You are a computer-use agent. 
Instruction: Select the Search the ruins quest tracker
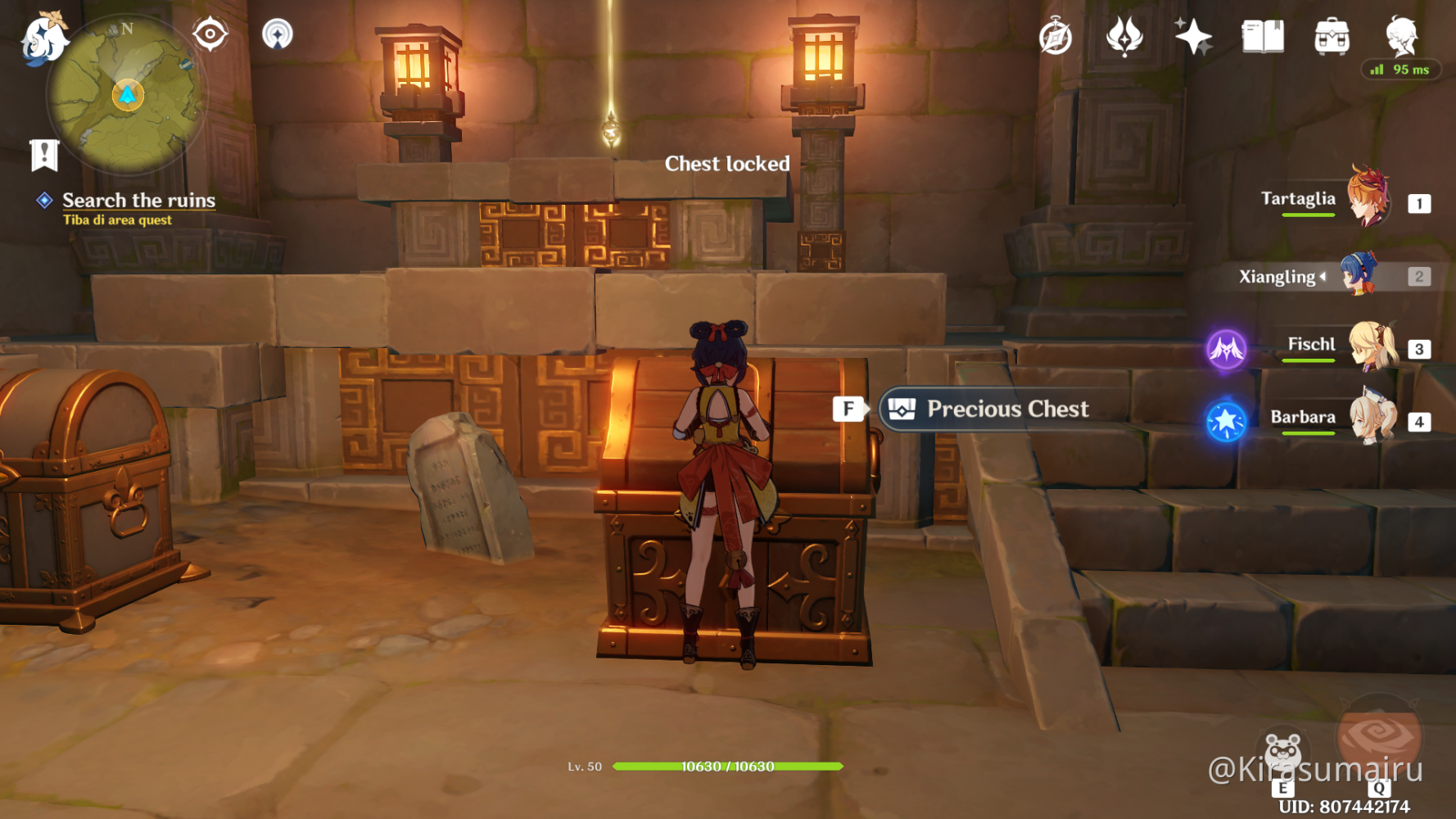point(138,201)
